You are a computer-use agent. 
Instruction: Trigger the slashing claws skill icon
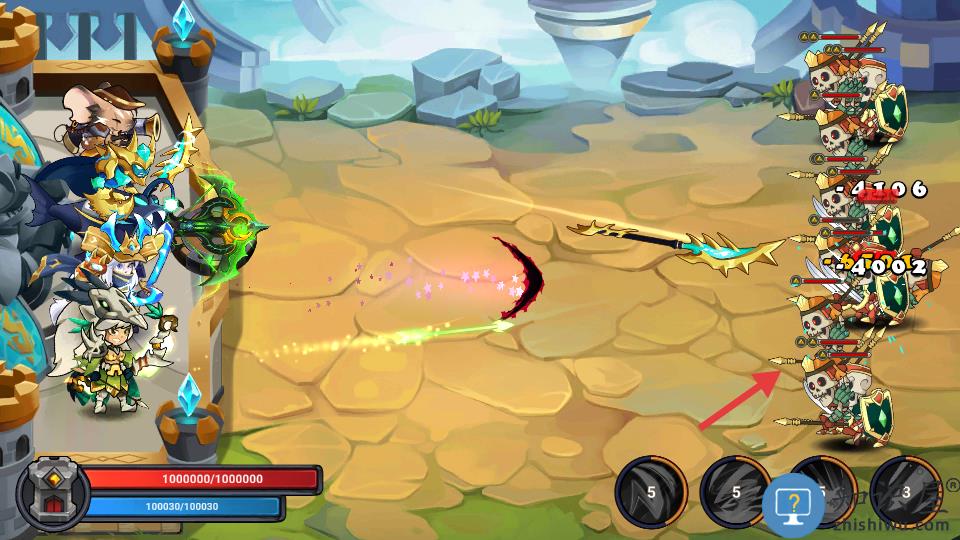tap(736, 492)
